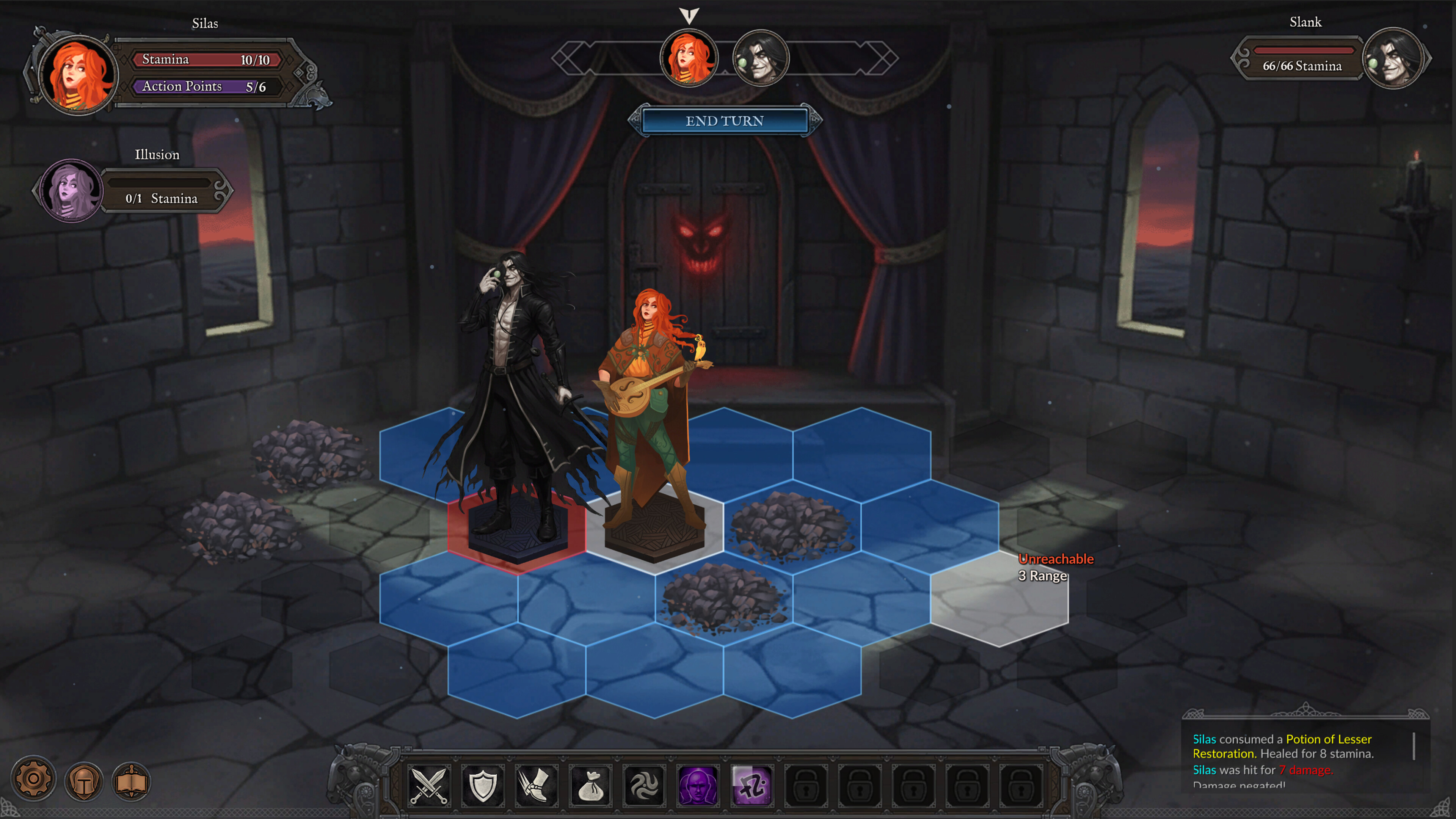Screen dimensions: 1456x819
Task: Click Silas's stamina bar
Action: [x=206, y=59]
